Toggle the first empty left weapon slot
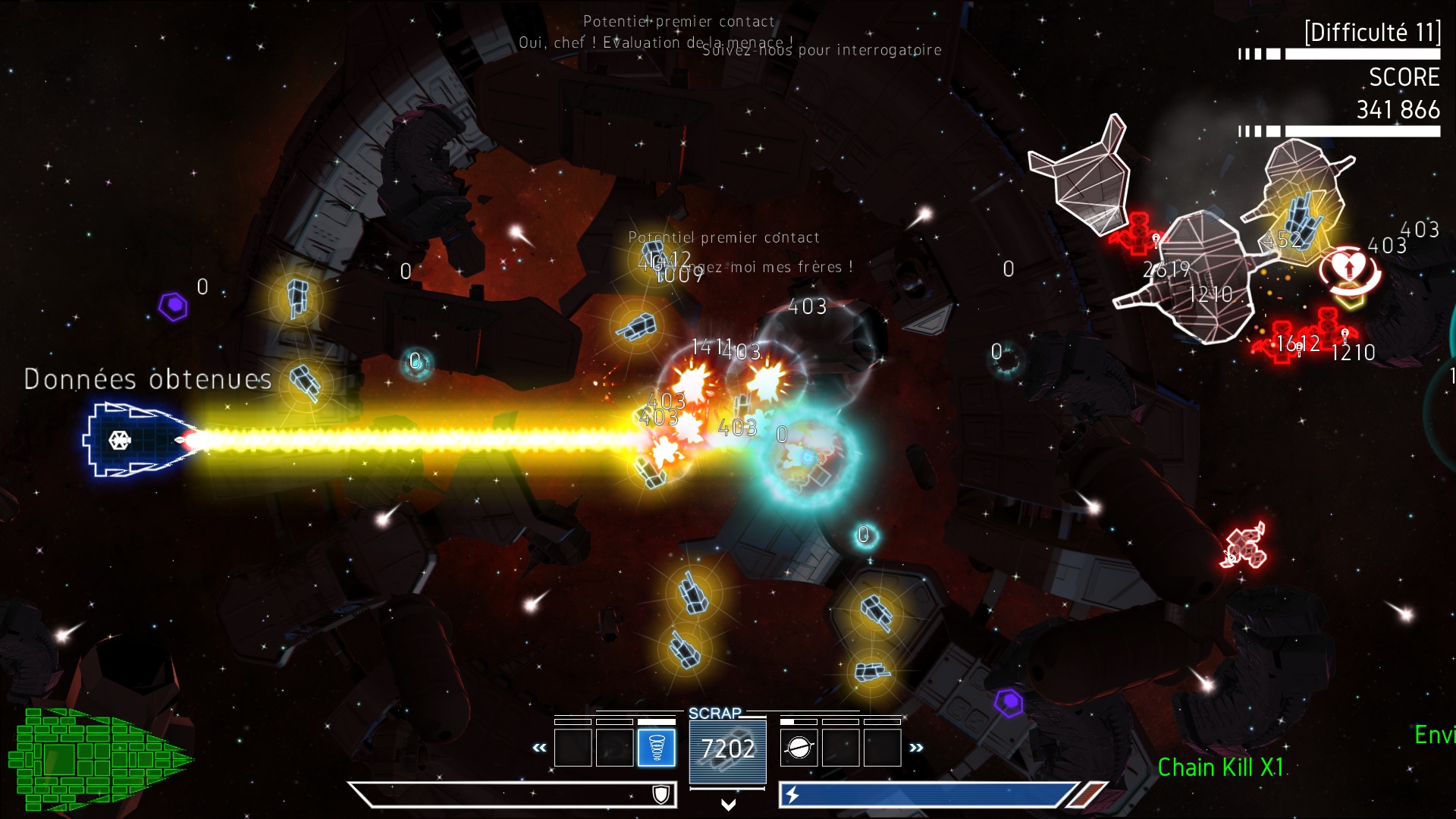The height and width of the screenshot is (819, 1456). pyautogui.click(x=573, y=747)
